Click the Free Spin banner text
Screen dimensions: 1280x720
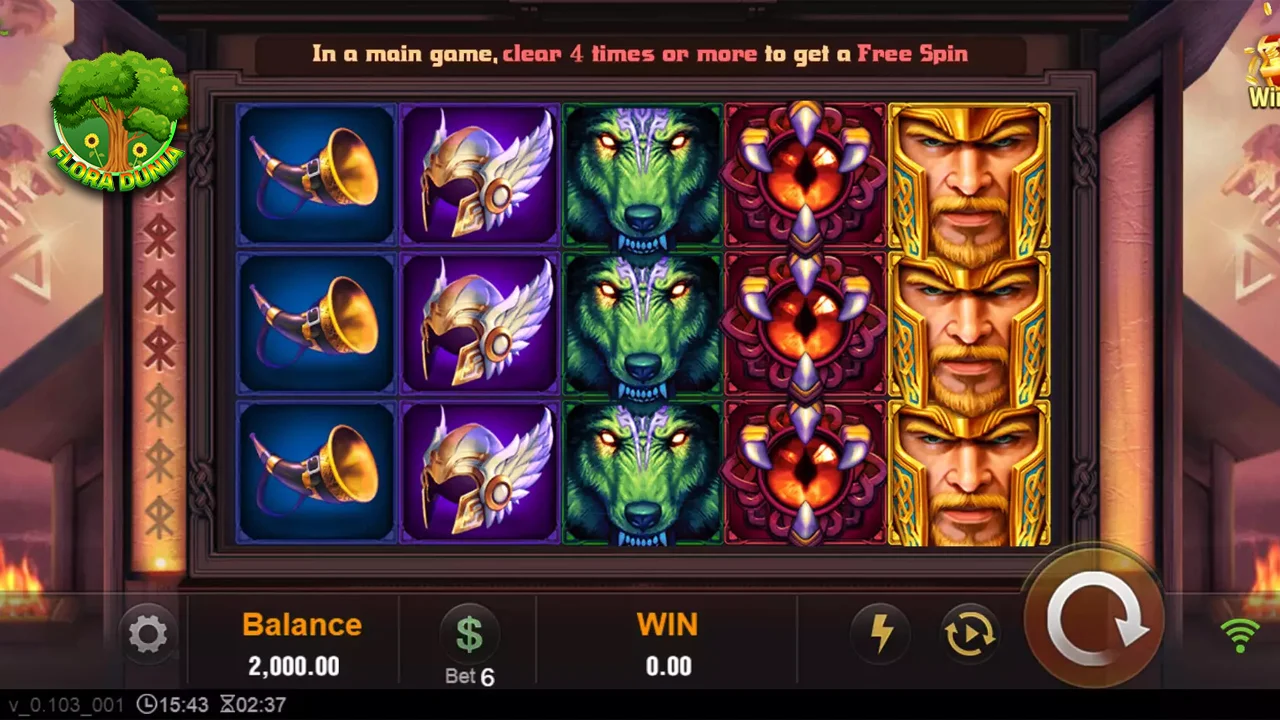coord(640,54)
